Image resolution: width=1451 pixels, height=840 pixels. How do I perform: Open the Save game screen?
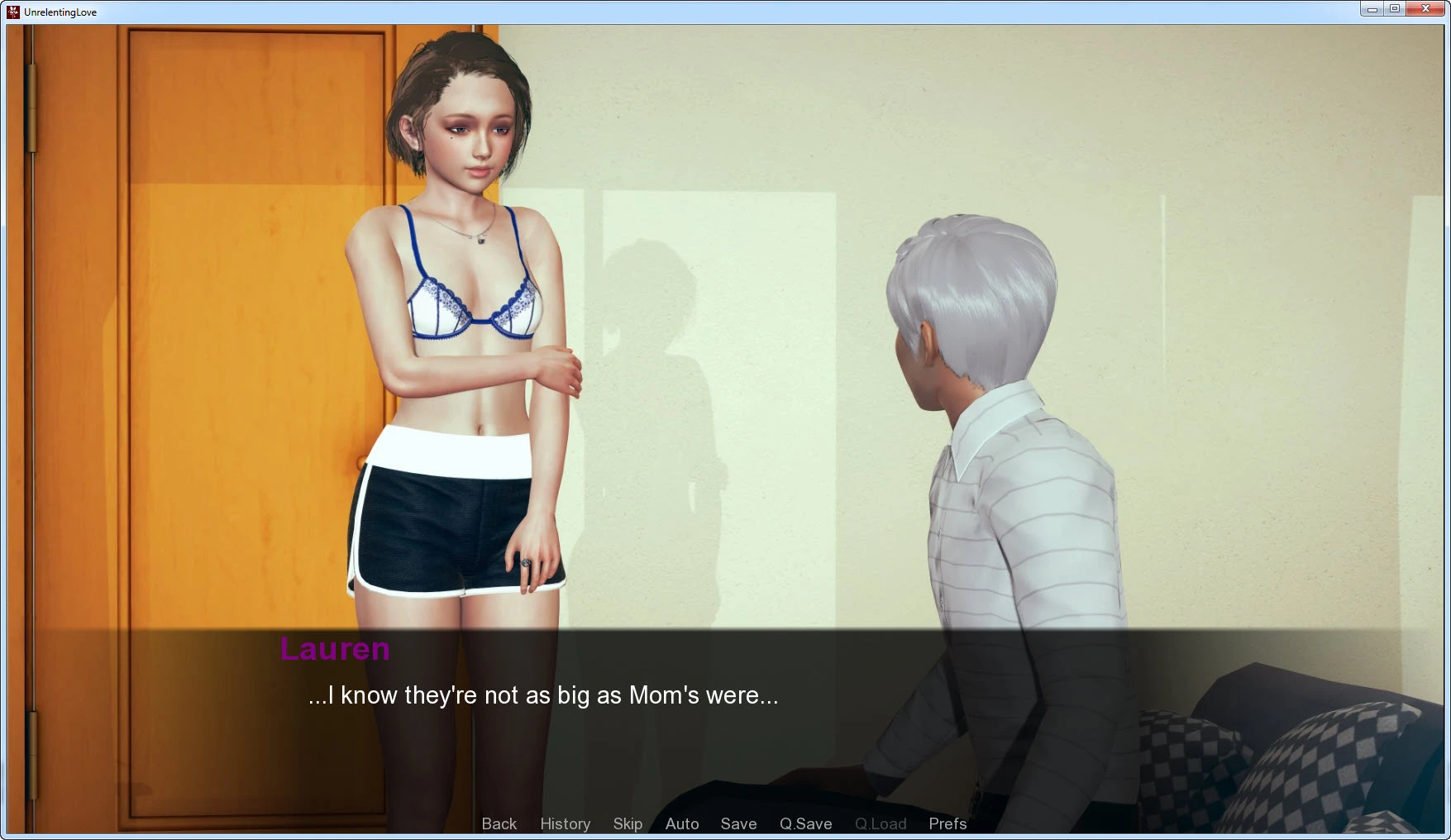pos(738,823)
